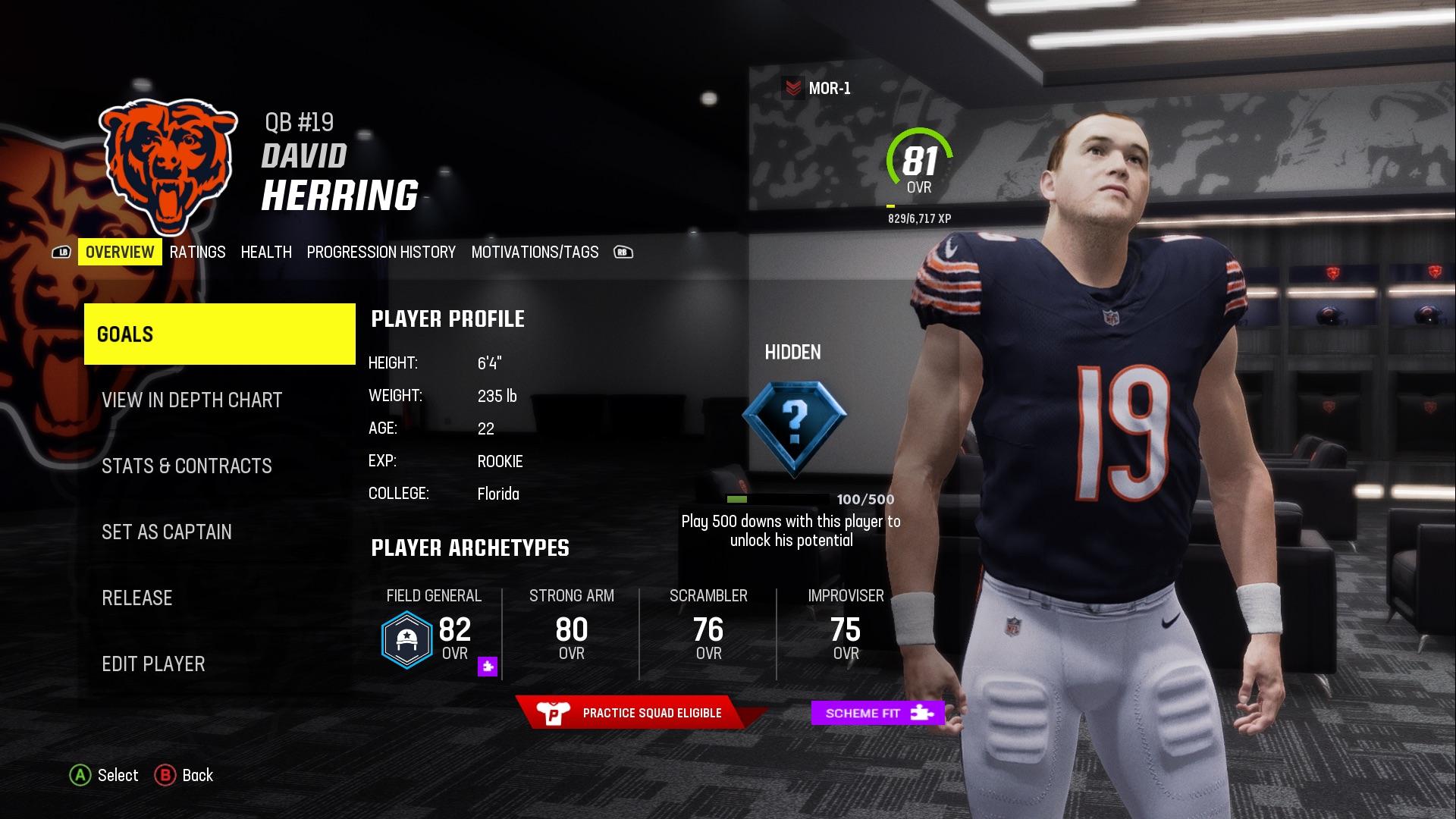Screen dimensions: 1456x819
Task: Click the Field General helmet archetype icon
Action: [406, 641]
